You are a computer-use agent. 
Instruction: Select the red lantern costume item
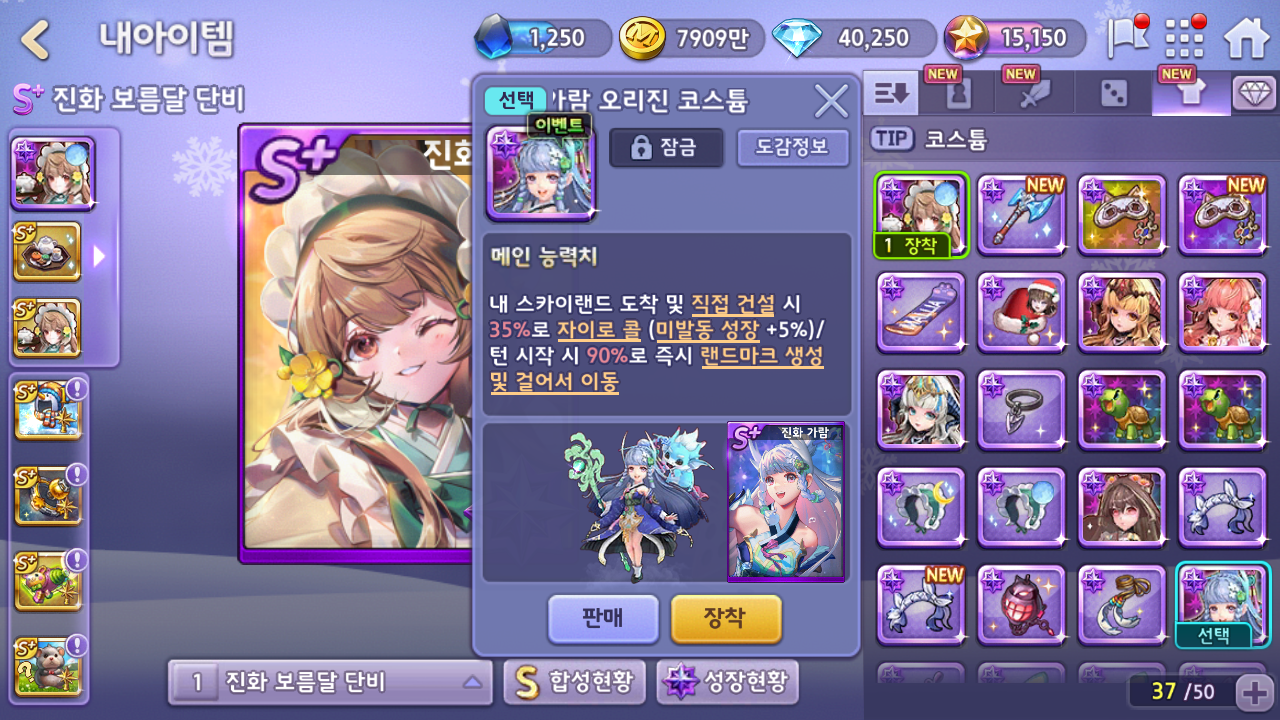click(x=1021, y=605)
